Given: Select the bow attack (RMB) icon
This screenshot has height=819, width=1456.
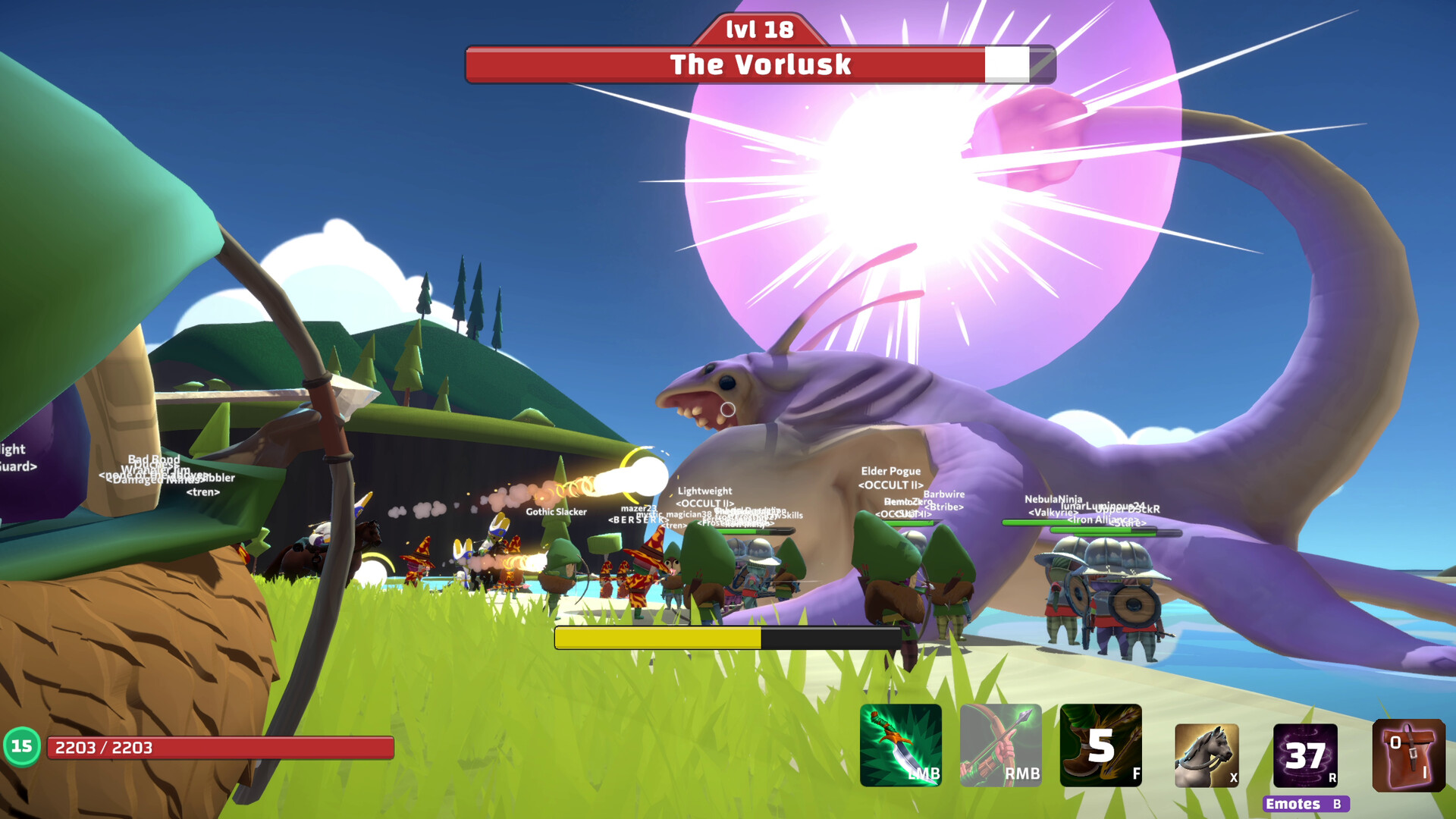Looking at the screenshot, I should [999, 747].
